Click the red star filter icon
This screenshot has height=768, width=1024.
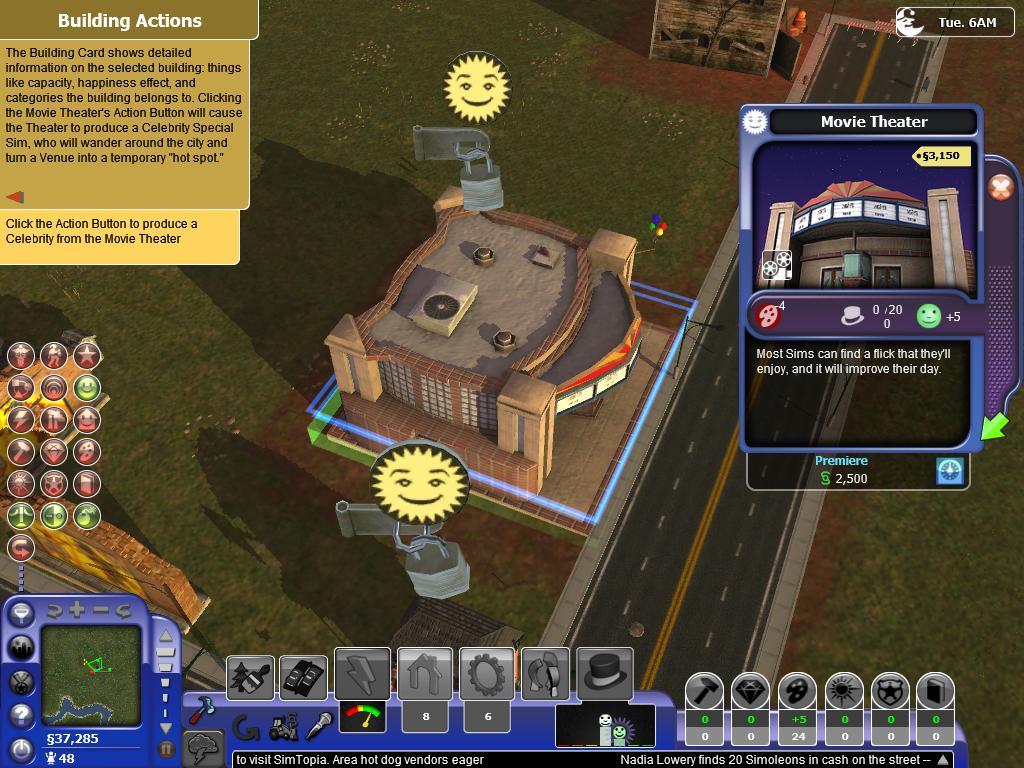coord(87,355)
